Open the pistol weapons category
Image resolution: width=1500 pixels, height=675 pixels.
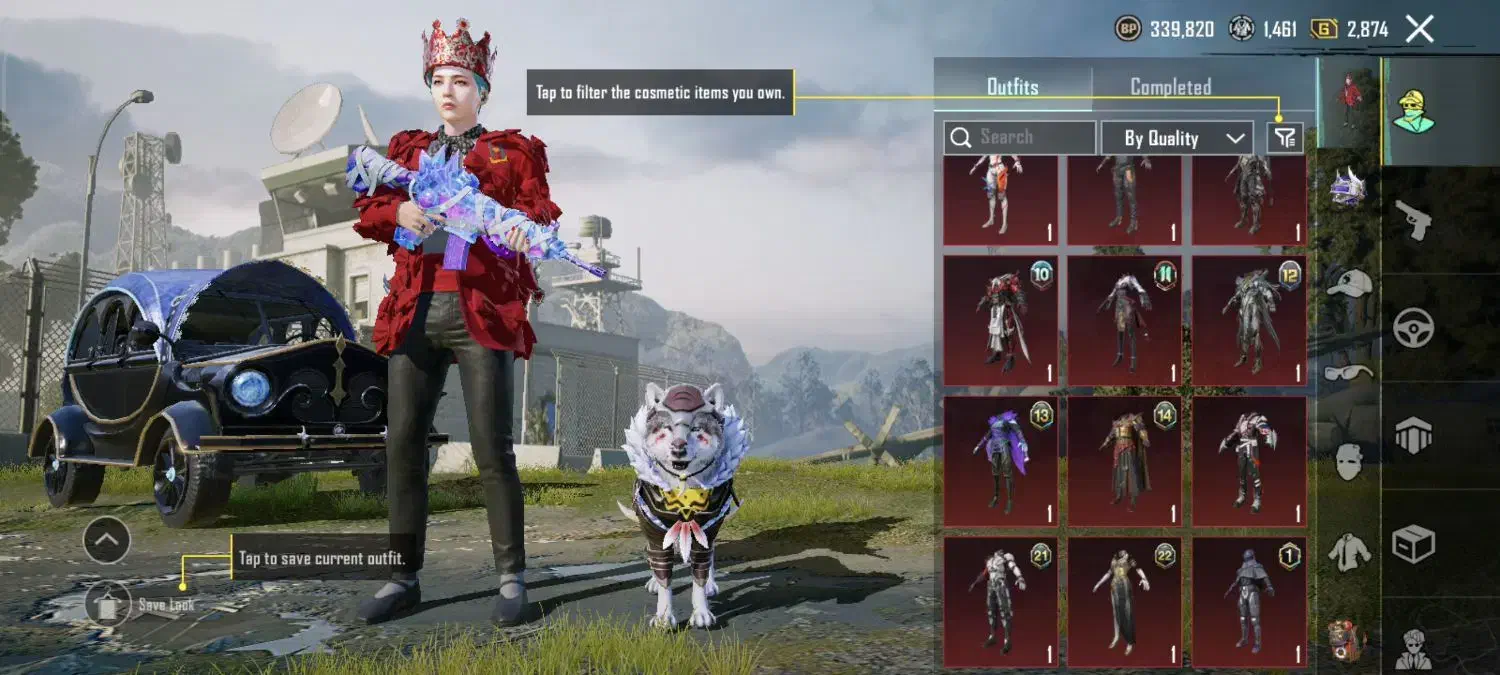[x=1413, y=219]
